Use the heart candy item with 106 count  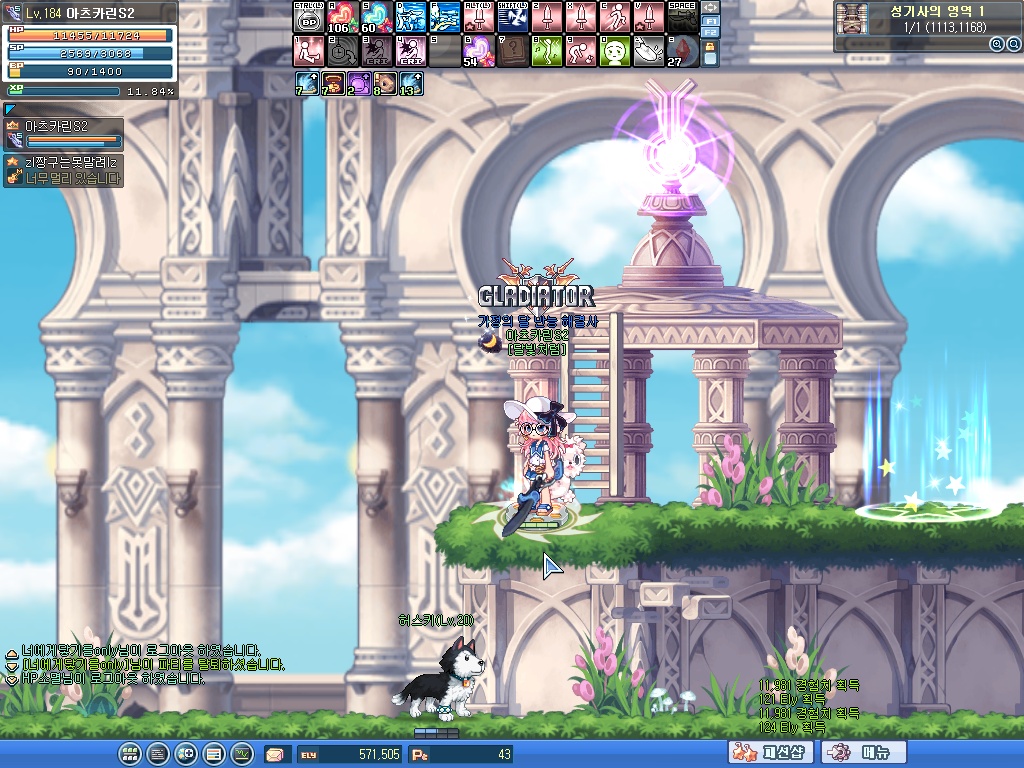342,18
